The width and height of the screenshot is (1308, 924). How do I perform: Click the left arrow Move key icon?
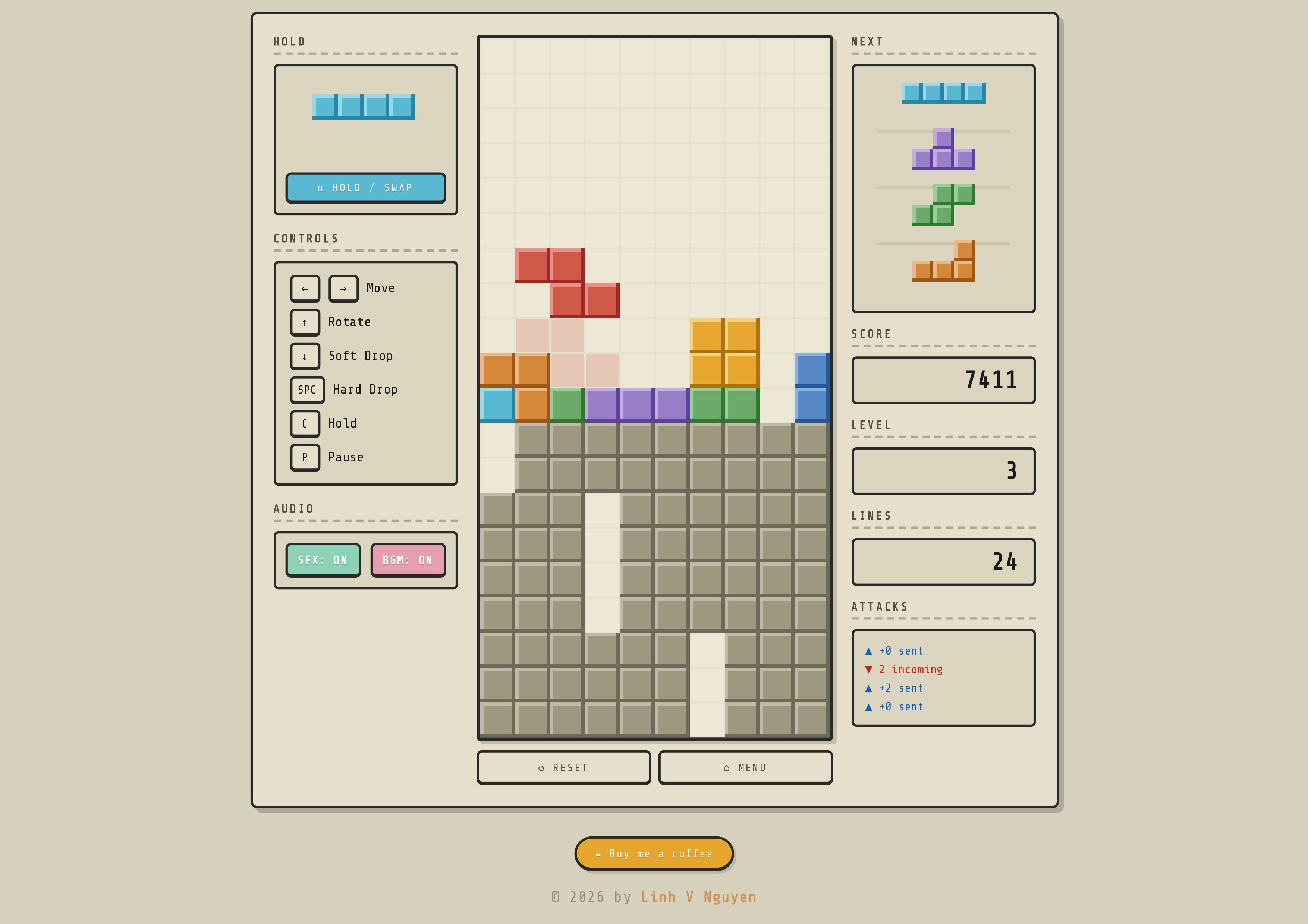click(305, 288)
